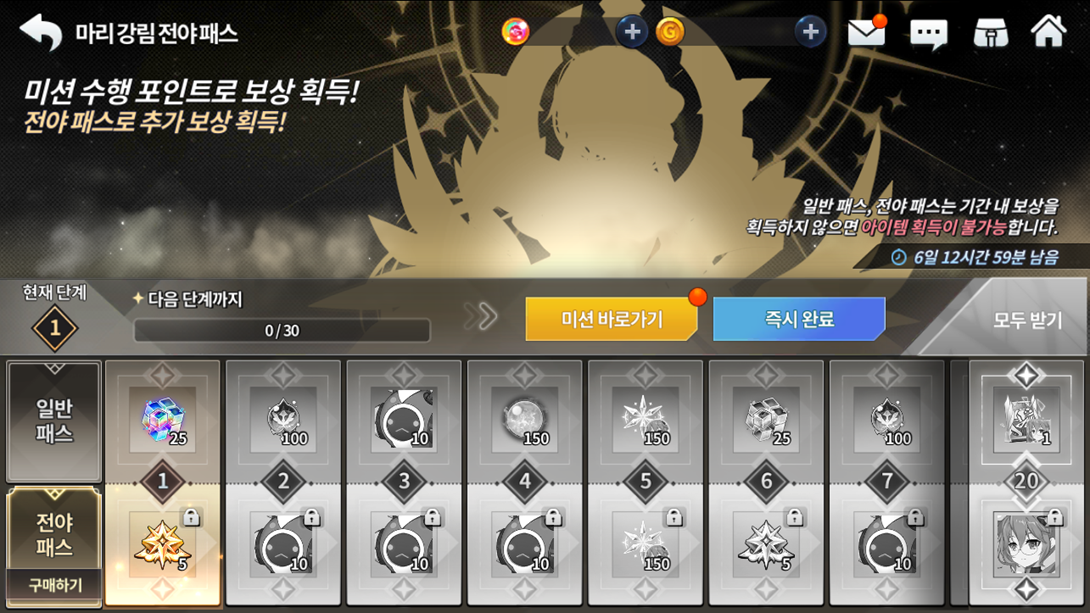Go to missions via 미션 바로가기
The image size is (1090, 613).
[611, 320]
